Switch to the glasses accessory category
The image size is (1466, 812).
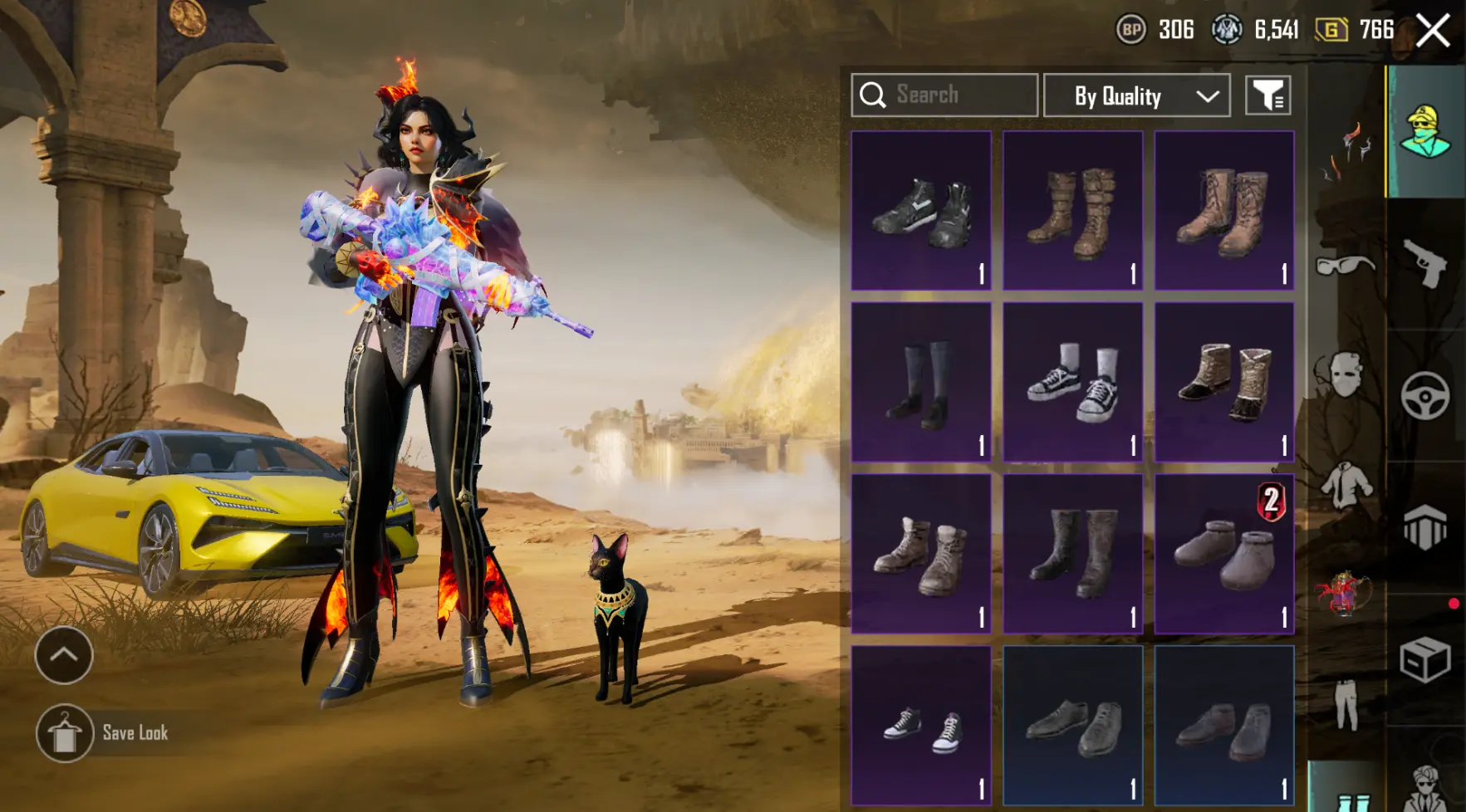1346,266
